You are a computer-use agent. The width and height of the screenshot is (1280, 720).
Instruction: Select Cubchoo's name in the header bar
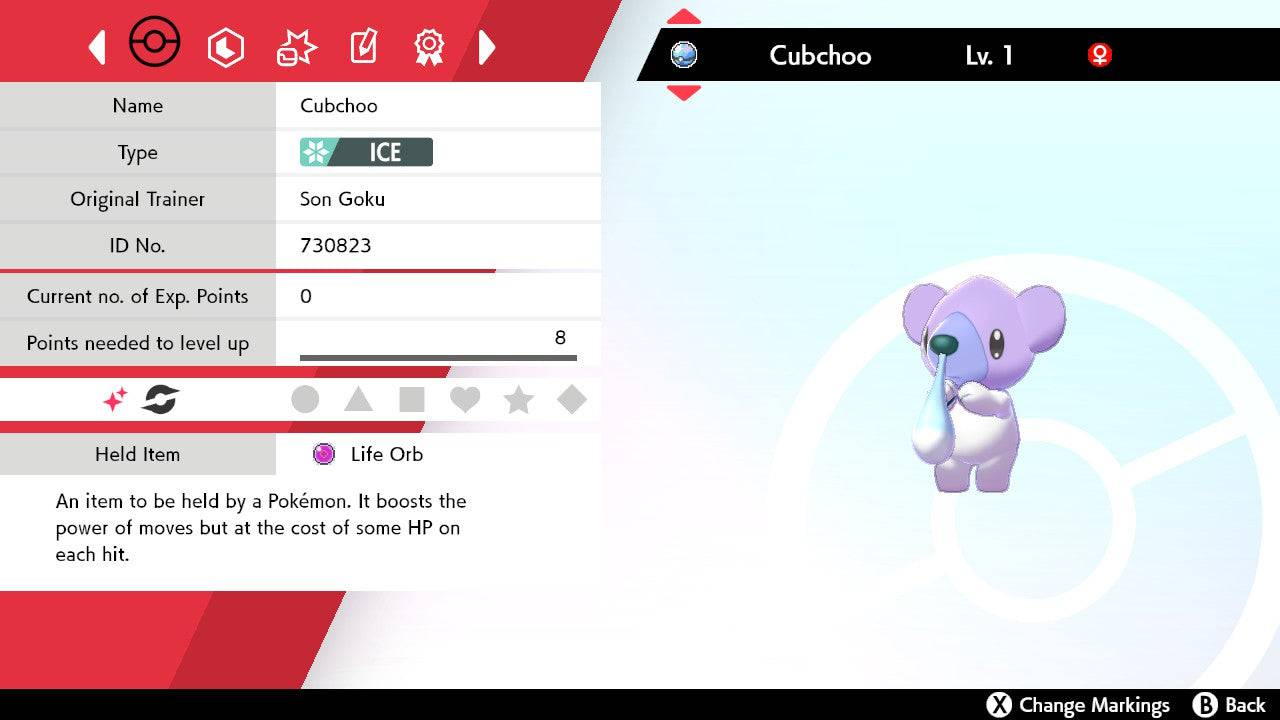(819, 55)
